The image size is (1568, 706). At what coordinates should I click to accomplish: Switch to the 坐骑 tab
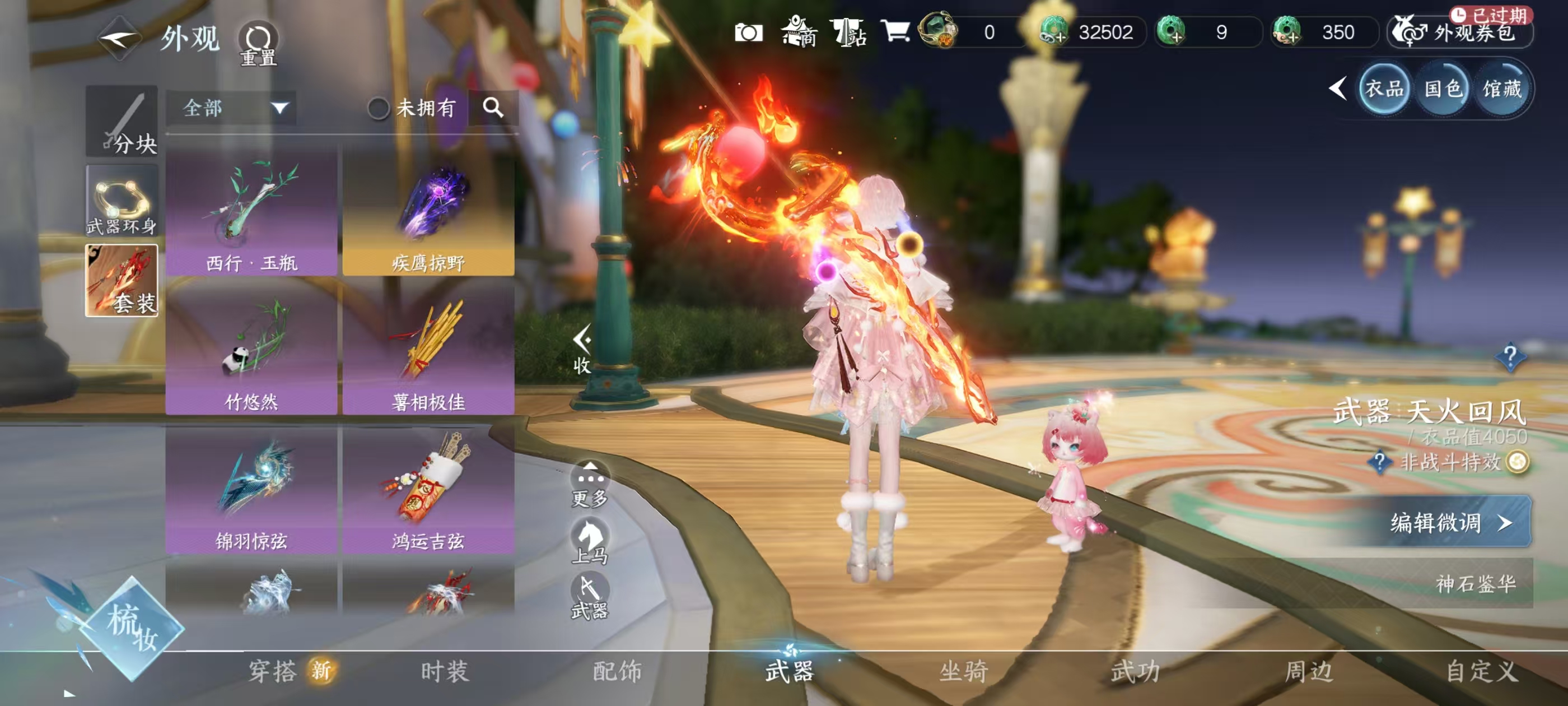click(x=964, y=671)
